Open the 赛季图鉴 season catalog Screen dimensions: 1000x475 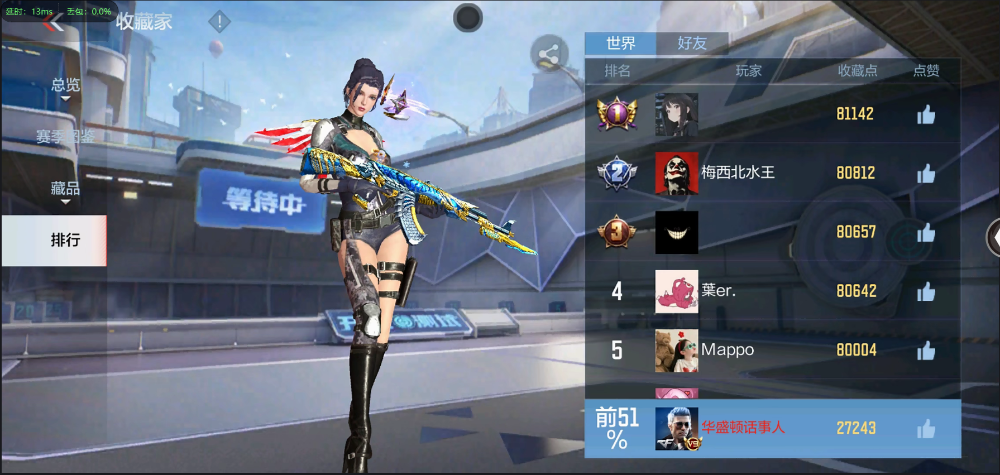tap(66, 136)
